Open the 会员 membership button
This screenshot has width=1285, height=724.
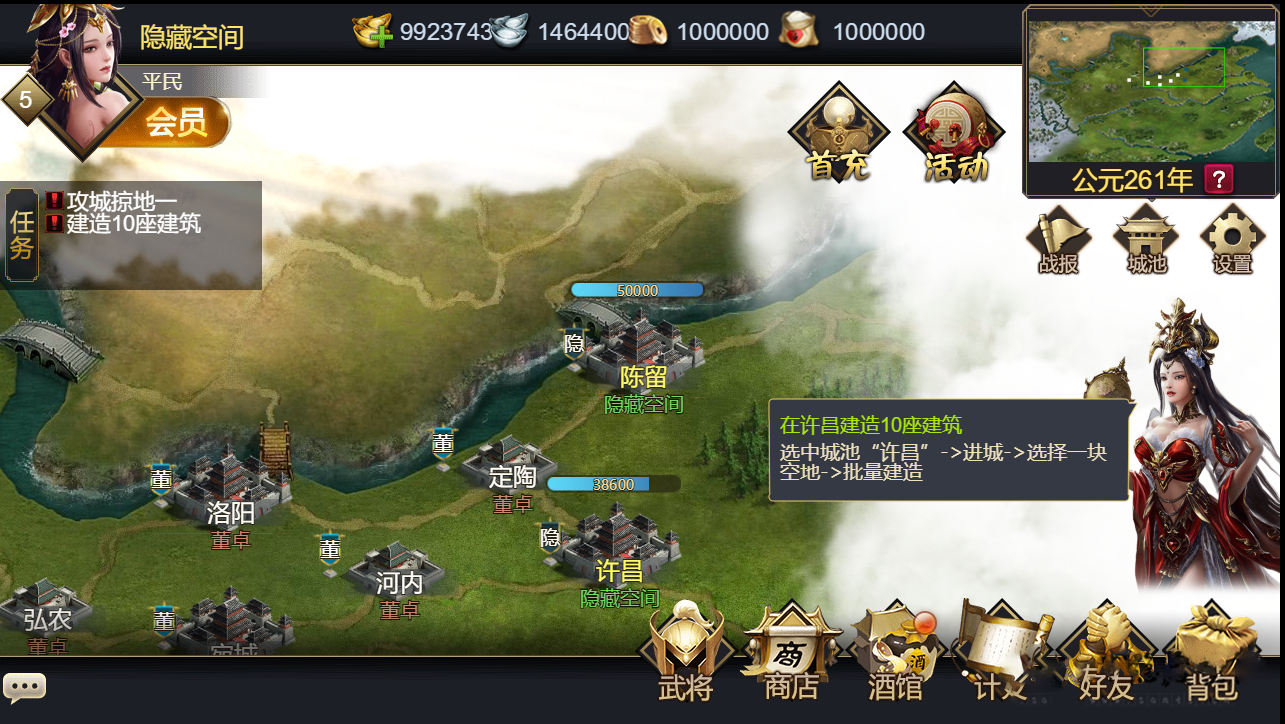click(x=176, y=122)
